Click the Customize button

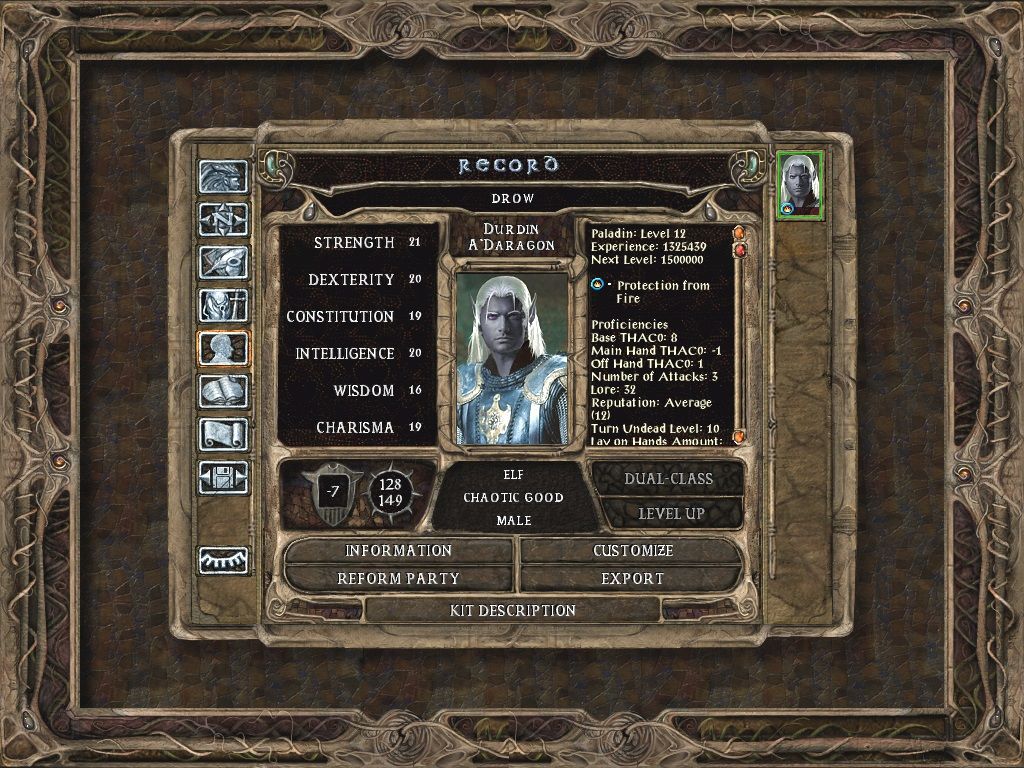click(x=633, y=551)
